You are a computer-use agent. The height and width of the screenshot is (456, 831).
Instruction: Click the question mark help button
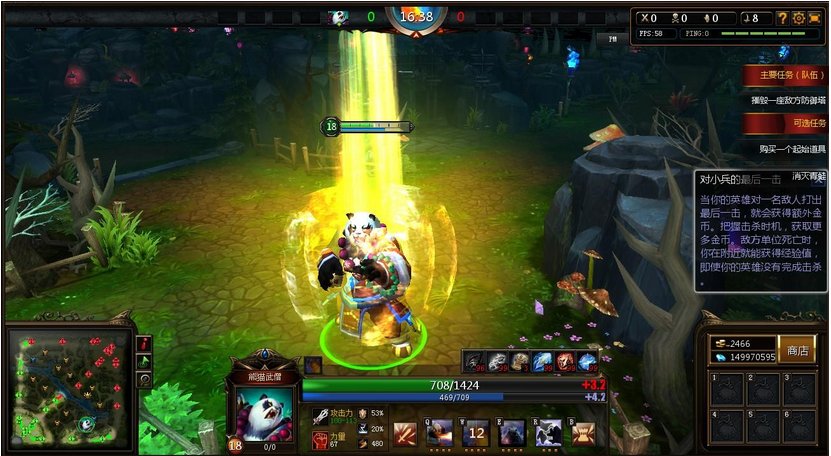coord(784,18)
